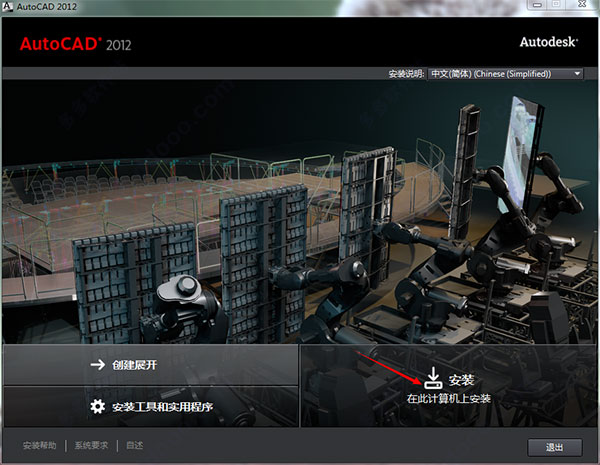
Task: Open 安装工具和实用程序 (Install Tools and Utilities)
Action: pyautogui.click(x=150, y=406)
